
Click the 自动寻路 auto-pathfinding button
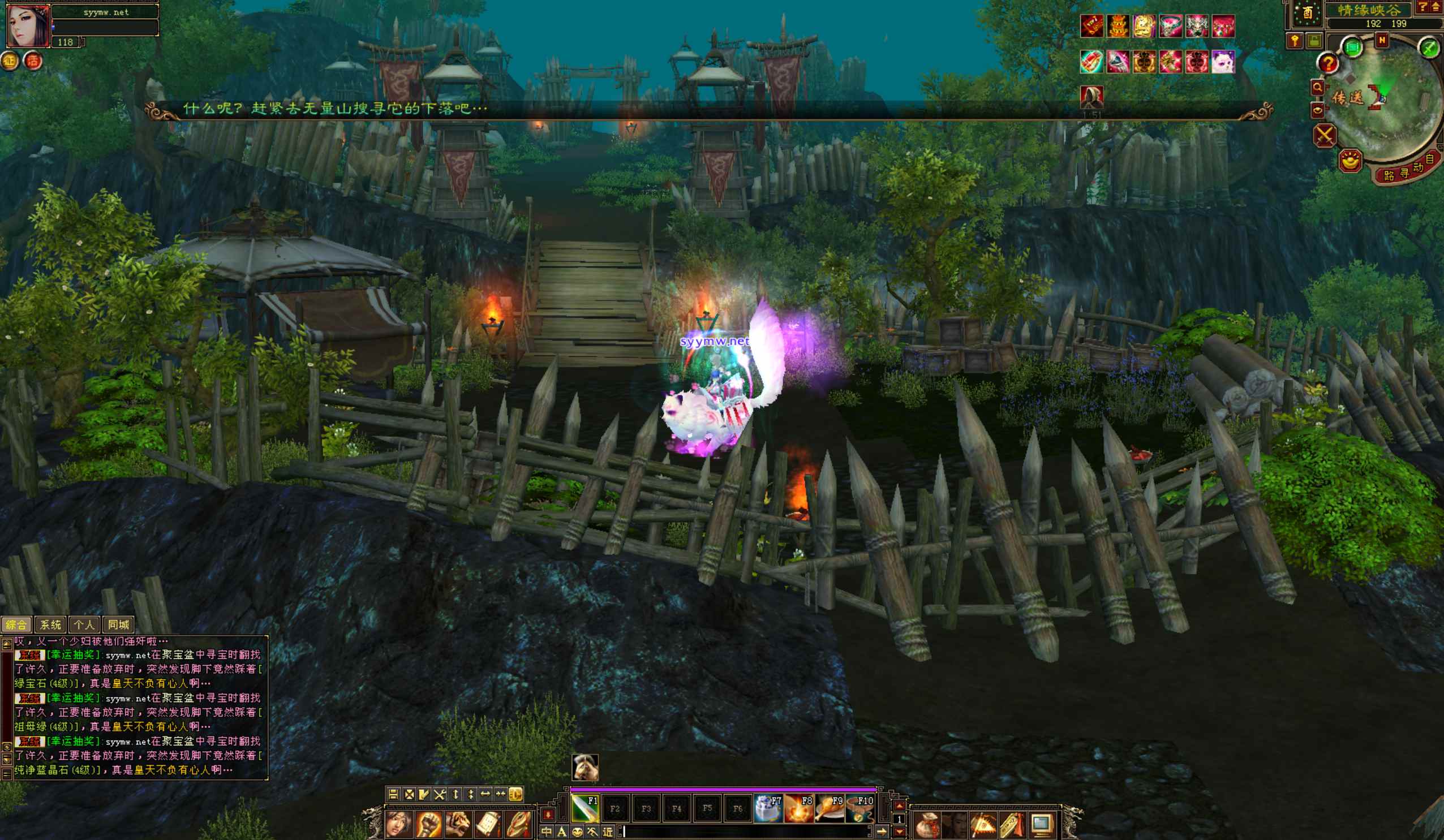(x=1408, y=169)
